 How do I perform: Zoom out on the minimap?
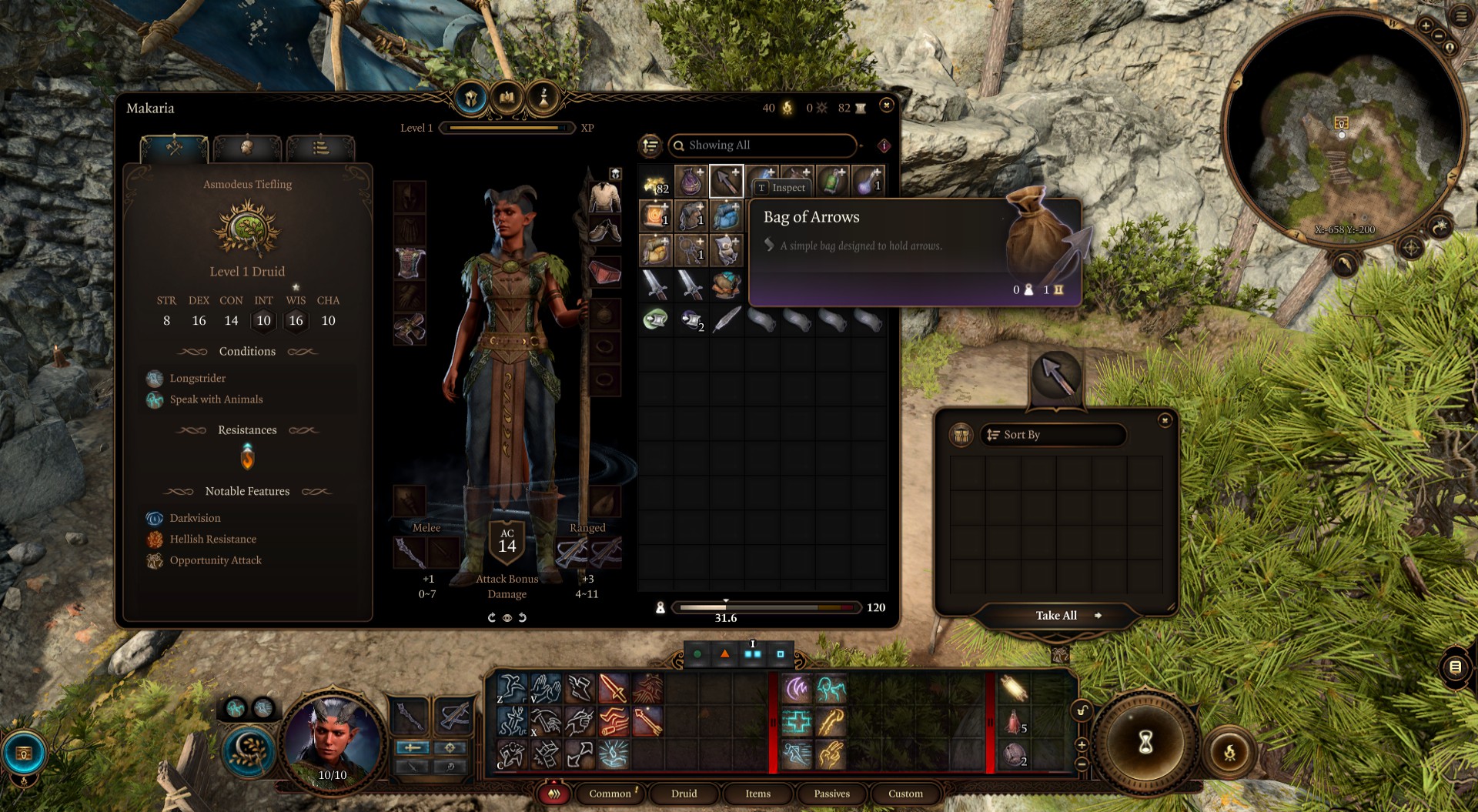click(1438, 36)
